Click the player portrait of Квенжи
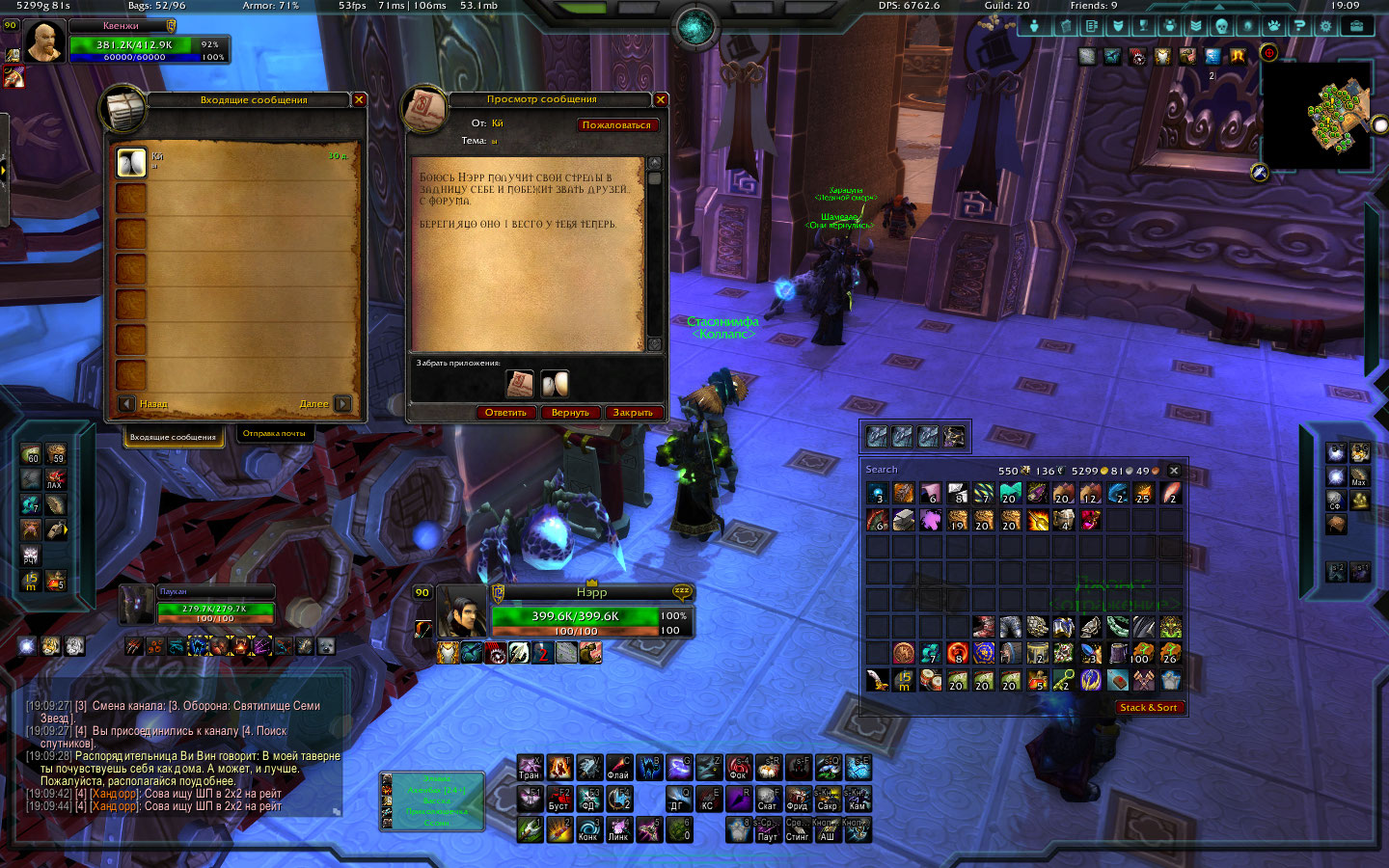Viewport: 1389px width, 868px height. click(x=44, y=43)
